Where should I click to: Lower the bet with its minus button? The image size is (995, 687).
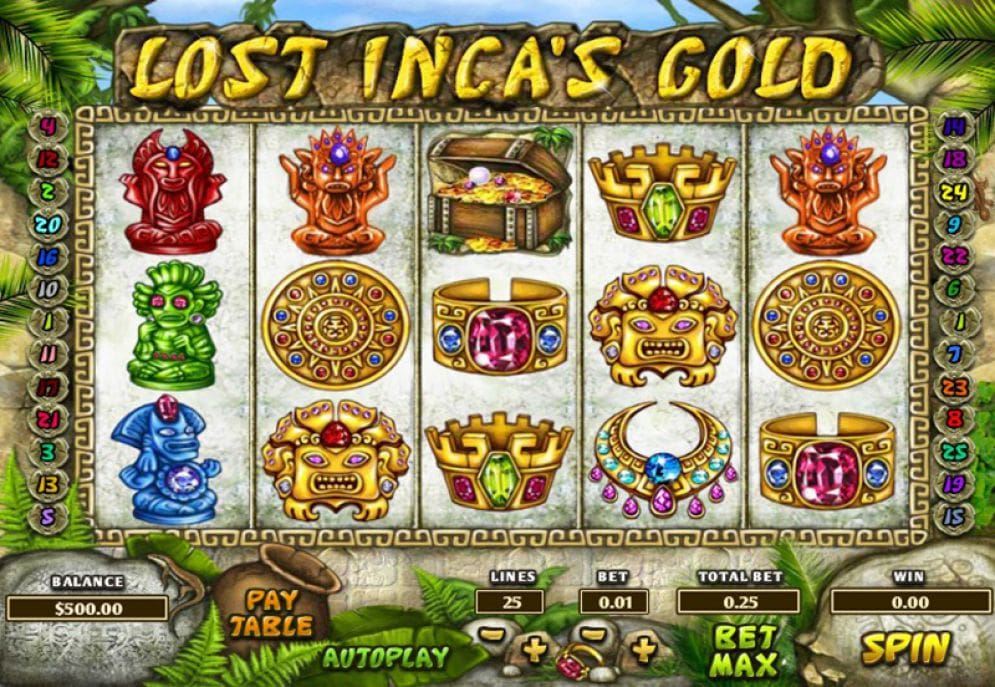coord(594,634)
